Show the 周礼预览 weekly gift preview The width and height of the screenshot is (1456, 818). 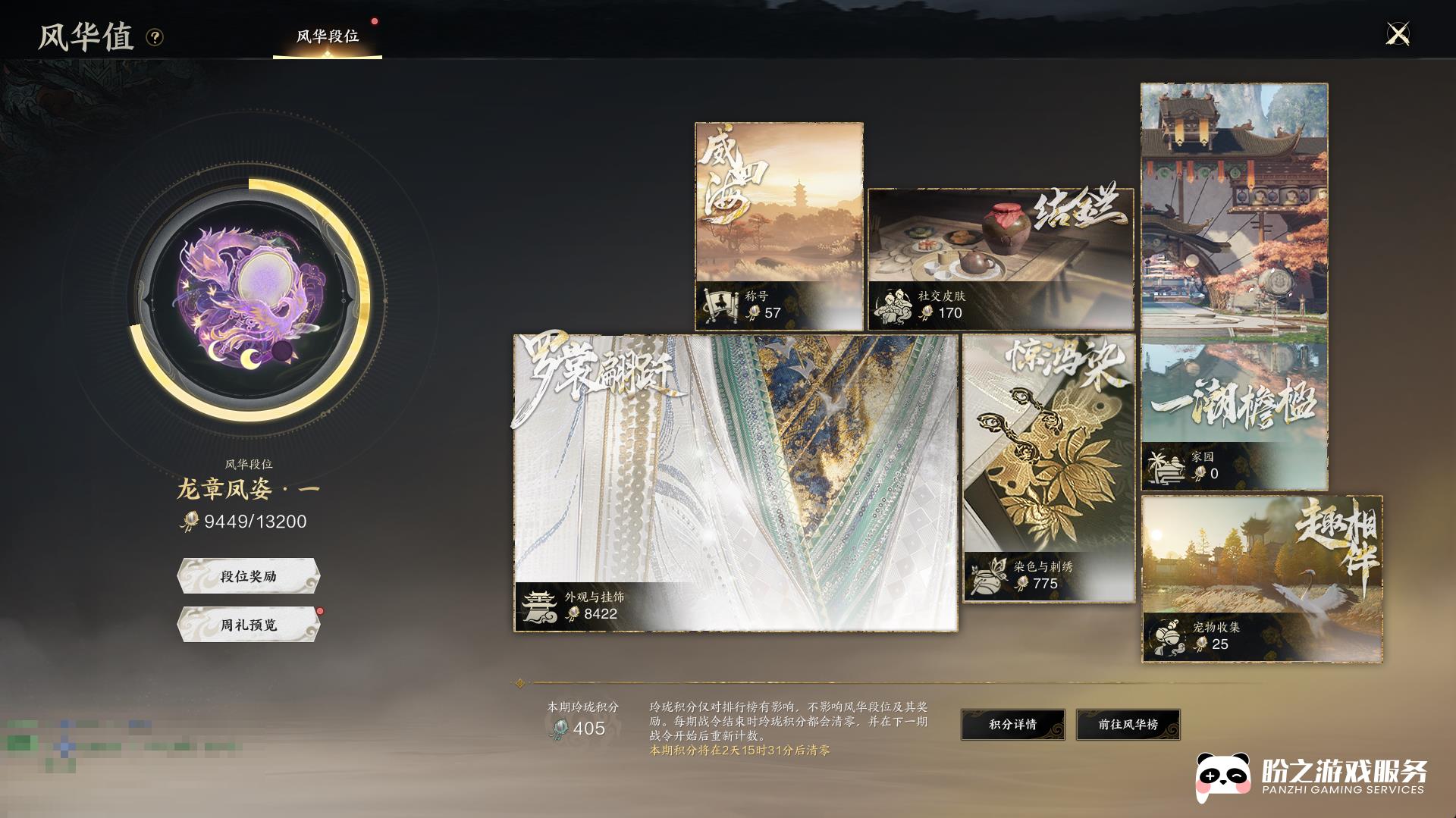pos(249,625)
